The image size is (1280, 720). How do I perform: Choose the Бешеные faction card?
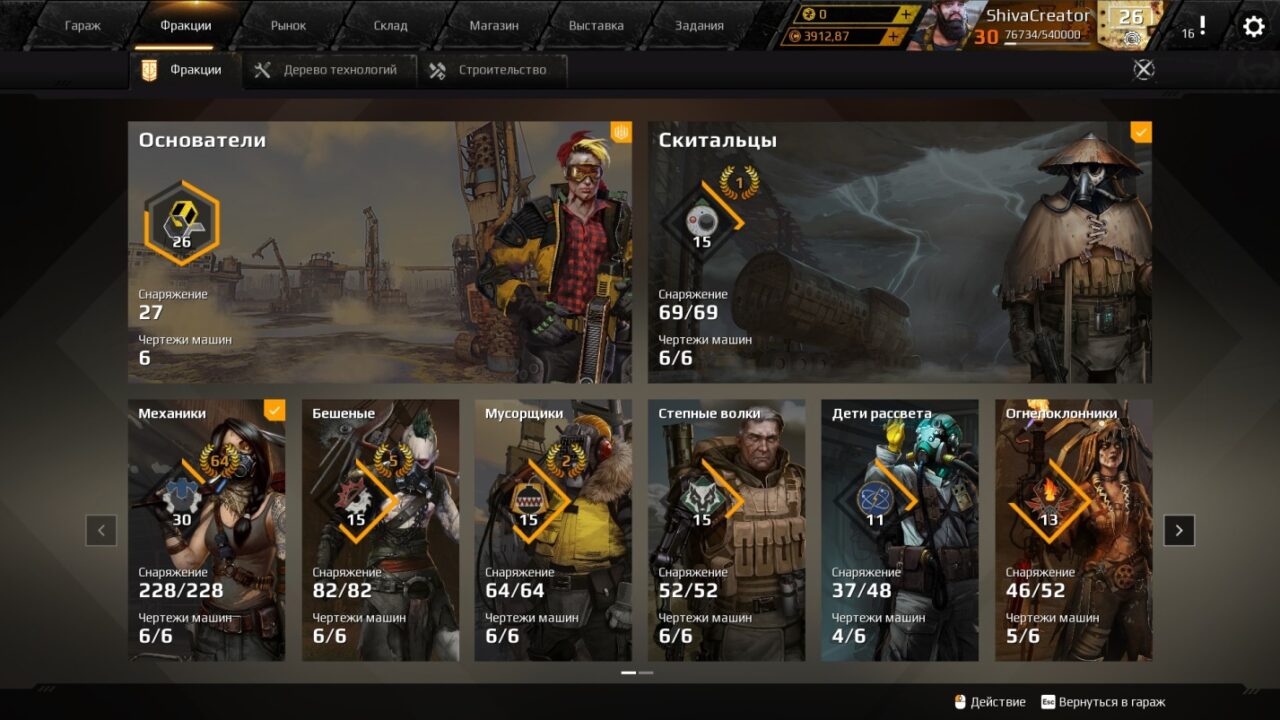[380, 530]
